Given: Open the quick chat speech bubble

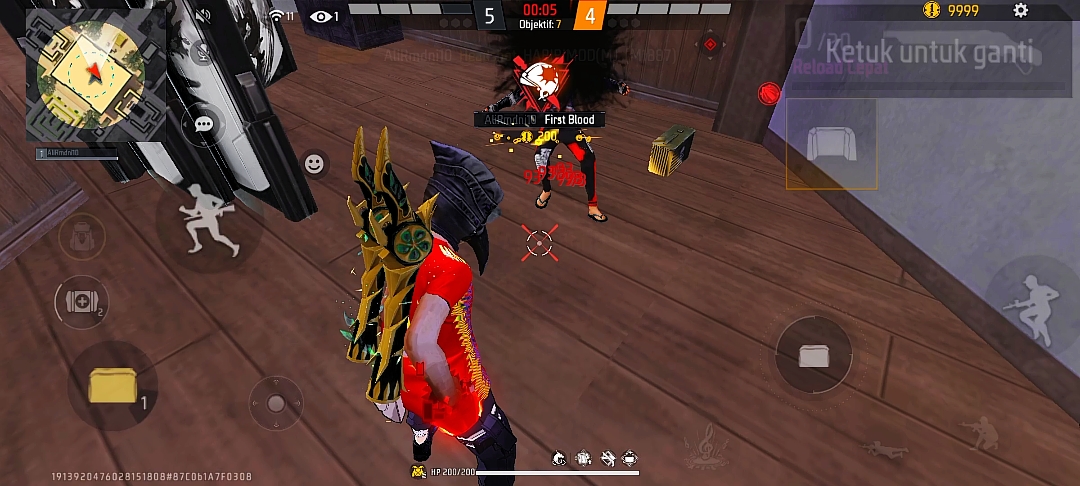Looking at the screenshot, I should pyautogui.click(x=204, y=124).
